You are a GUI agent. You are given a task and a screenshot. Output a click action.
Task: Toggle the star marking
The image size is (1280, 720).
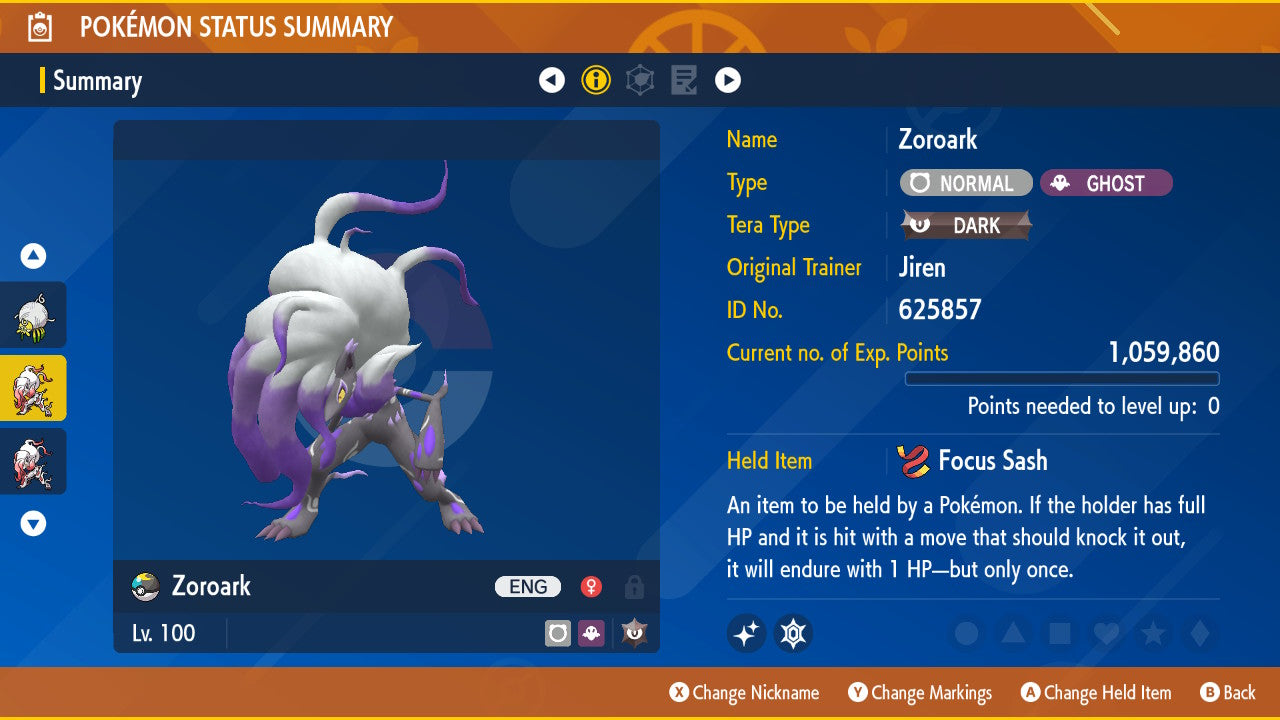pos(1153,633)
